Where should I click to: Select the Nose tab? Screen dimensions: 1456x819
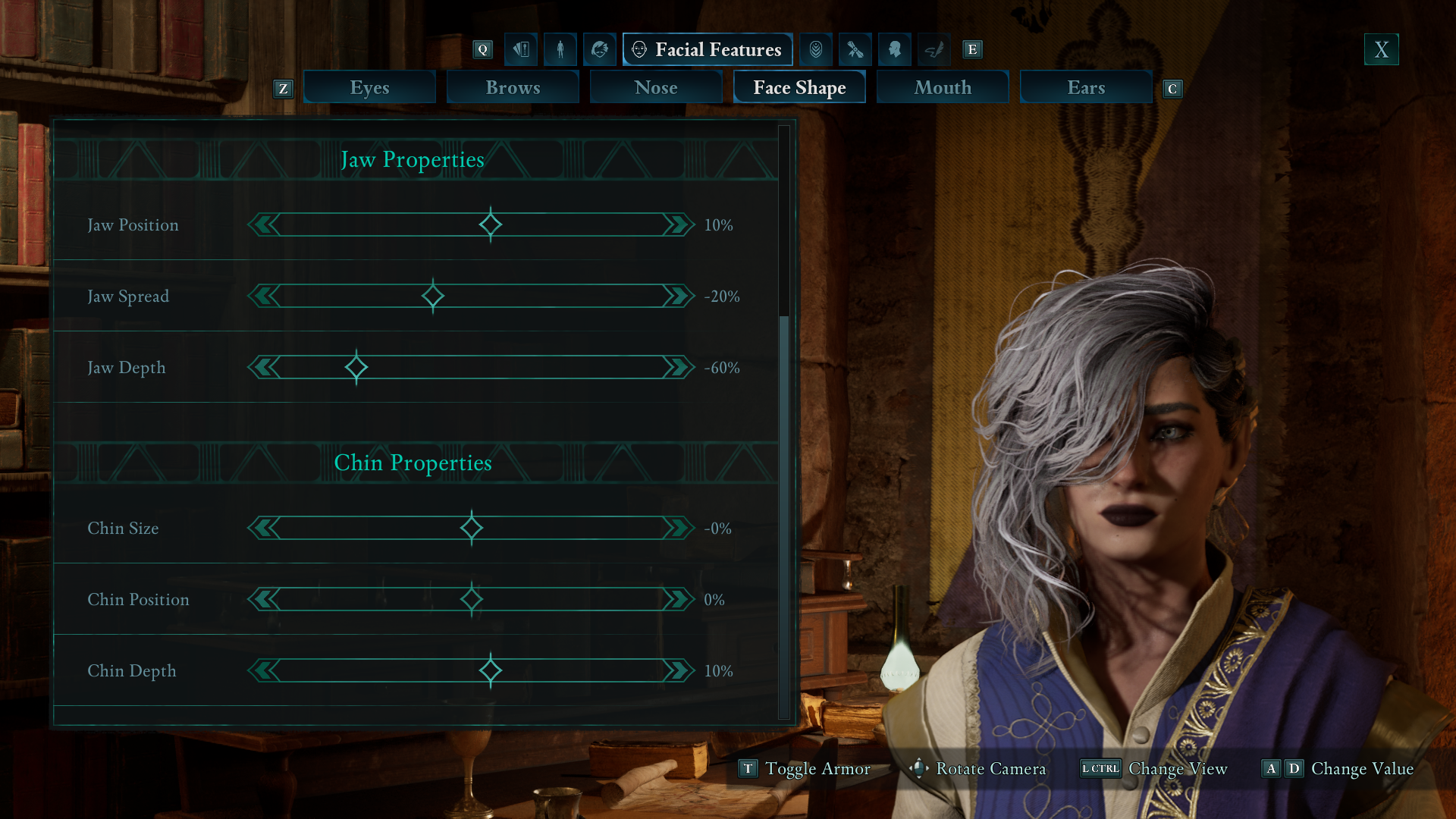coord(656,87)
